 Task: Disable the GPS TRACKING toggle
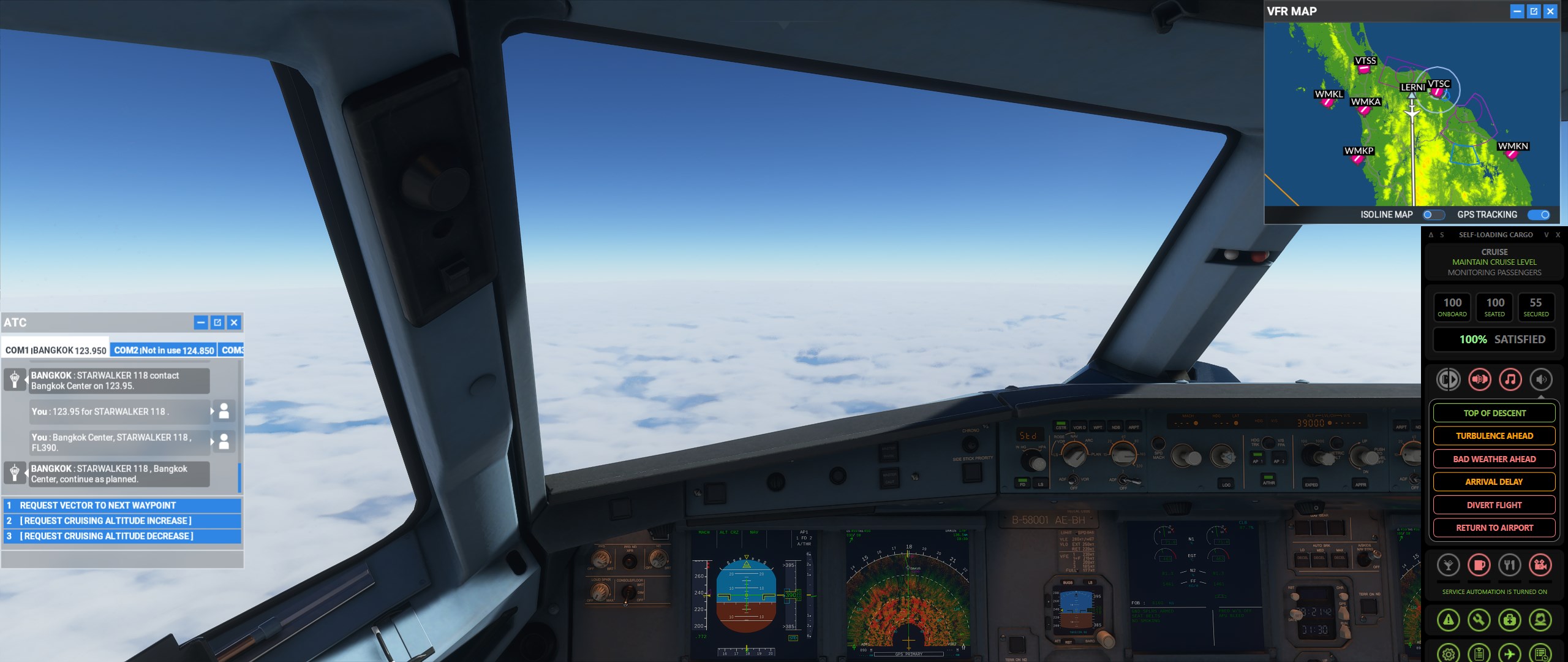(1540, 215)
